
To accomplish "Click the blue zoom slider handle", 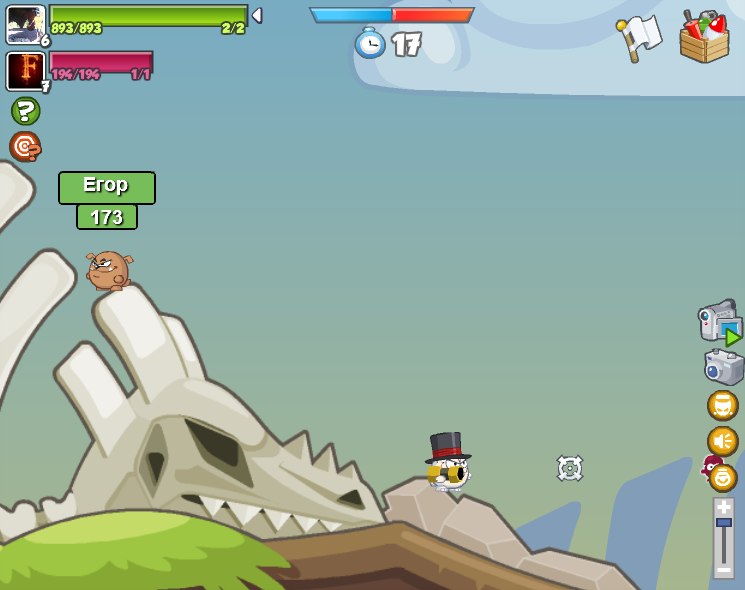I will pos(723,523).
